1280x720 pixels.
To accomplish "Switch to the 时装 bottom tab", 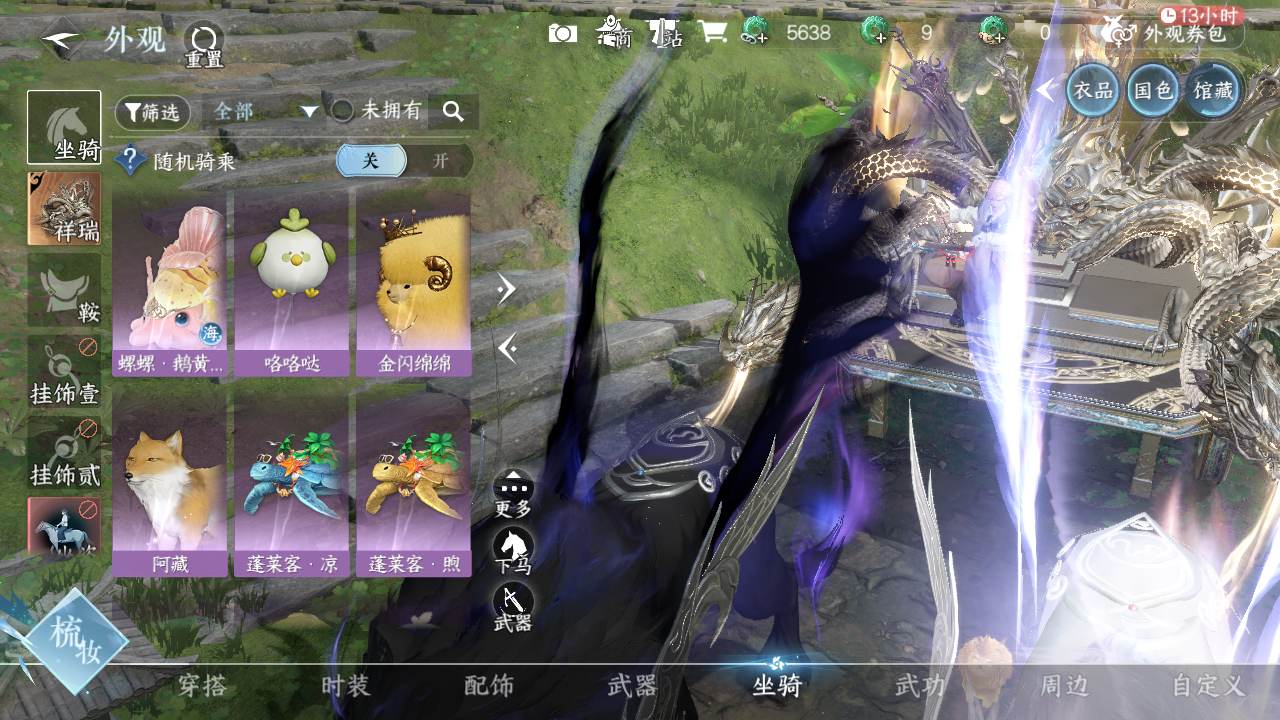I will [x=346, y=686].
